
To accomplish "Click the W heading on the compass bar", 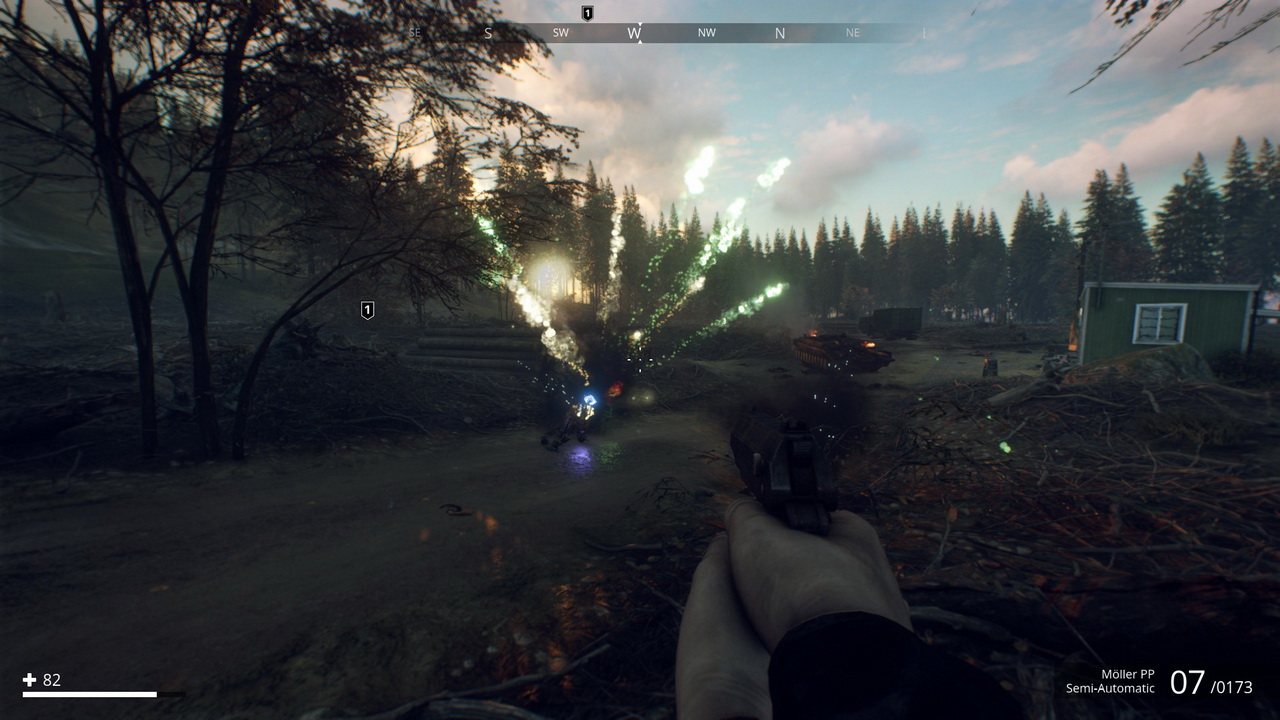I will [634, 33].
